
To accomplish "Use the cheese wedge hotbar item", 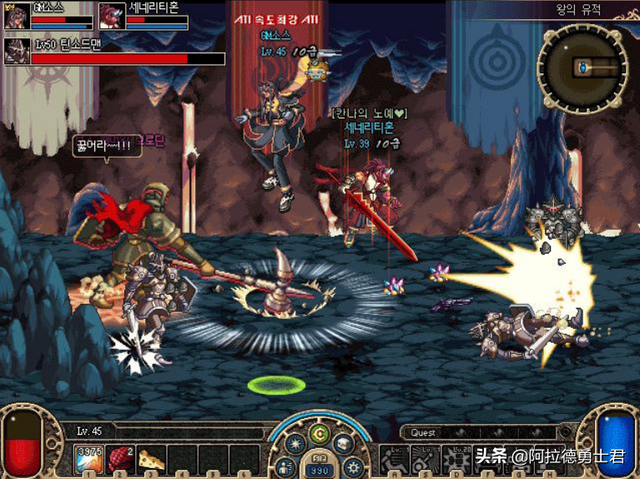I will [151, 458].
